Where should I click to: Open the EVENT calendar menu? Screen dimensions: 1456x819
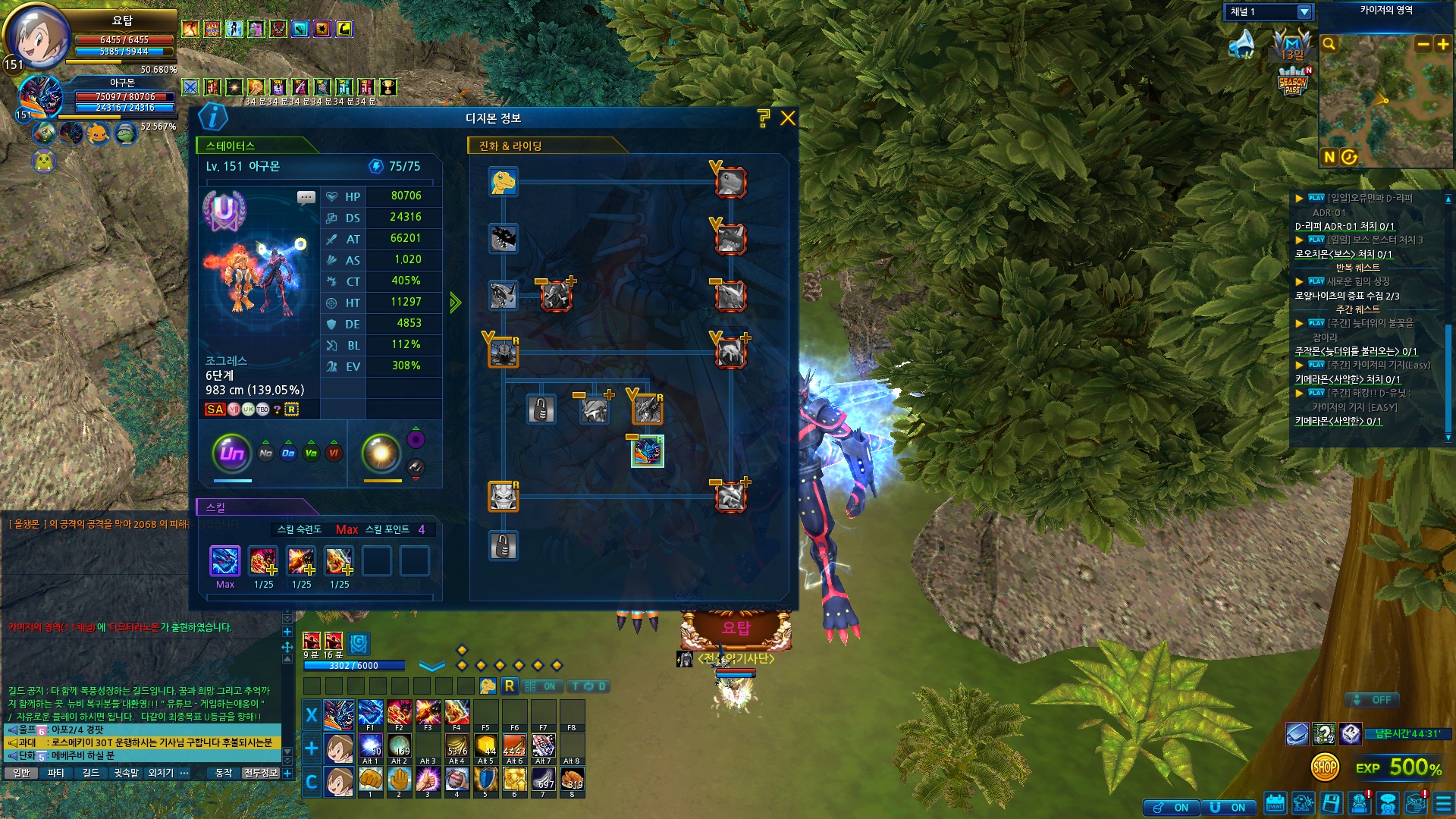tap(1275, 804)
